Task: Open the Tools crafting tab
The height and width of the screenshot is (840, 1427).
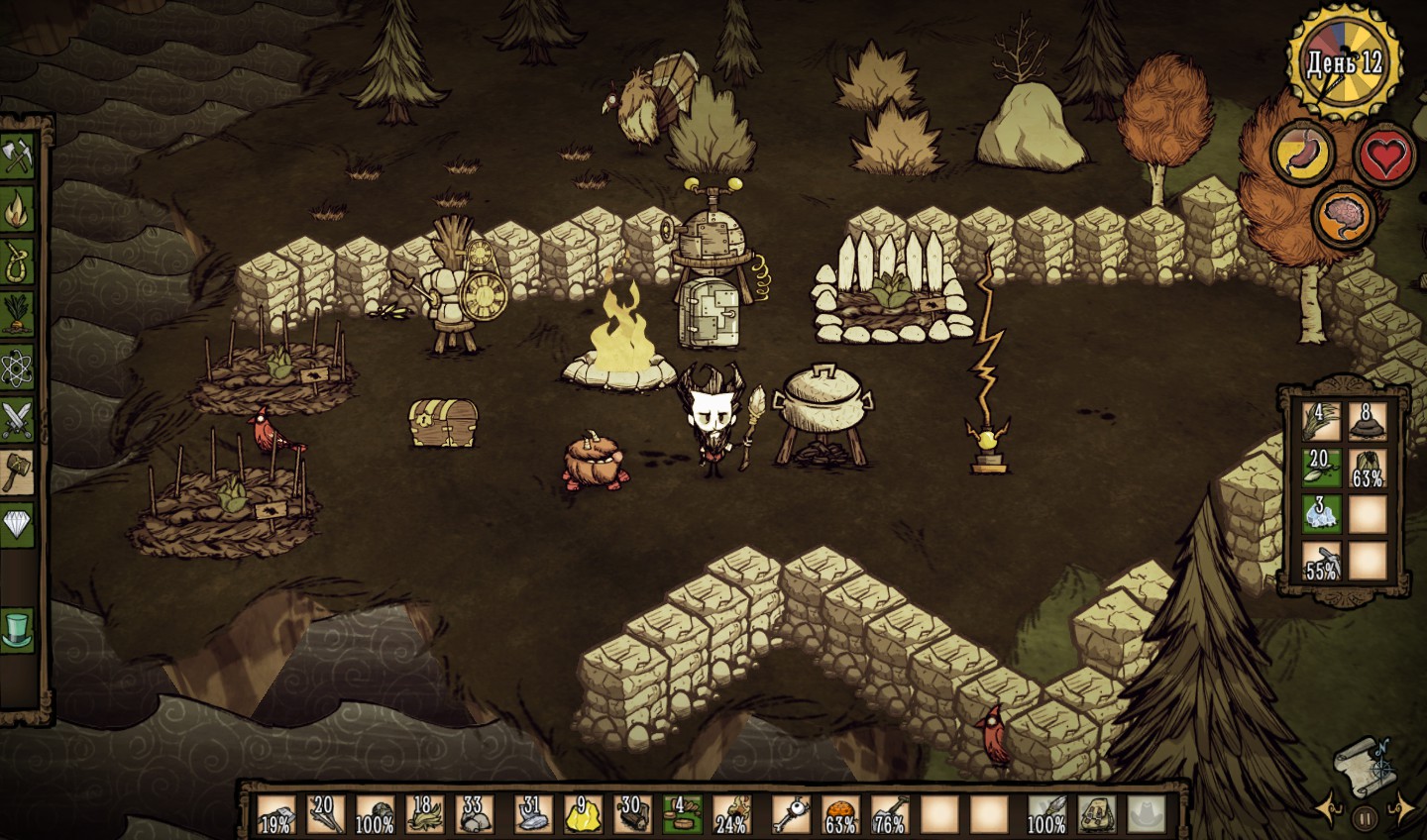Action: pos(19,157)
